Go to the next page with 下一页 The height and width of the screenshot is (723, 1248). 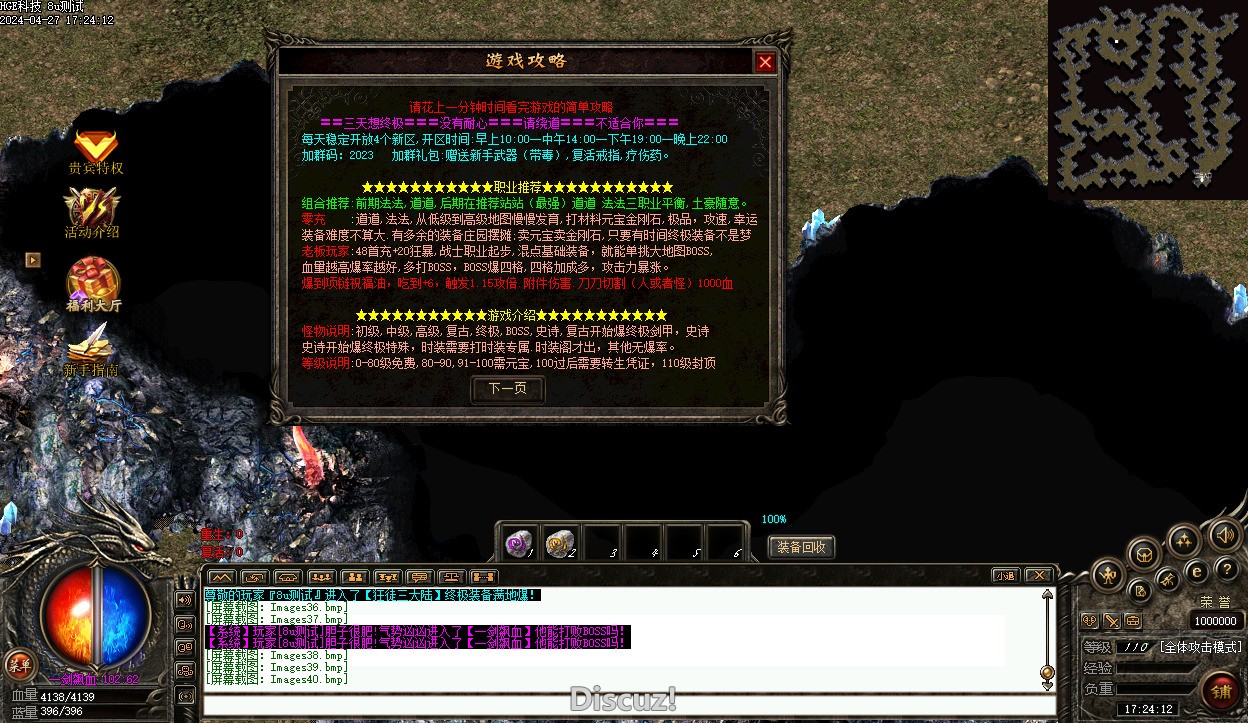(x=507, y=388)
